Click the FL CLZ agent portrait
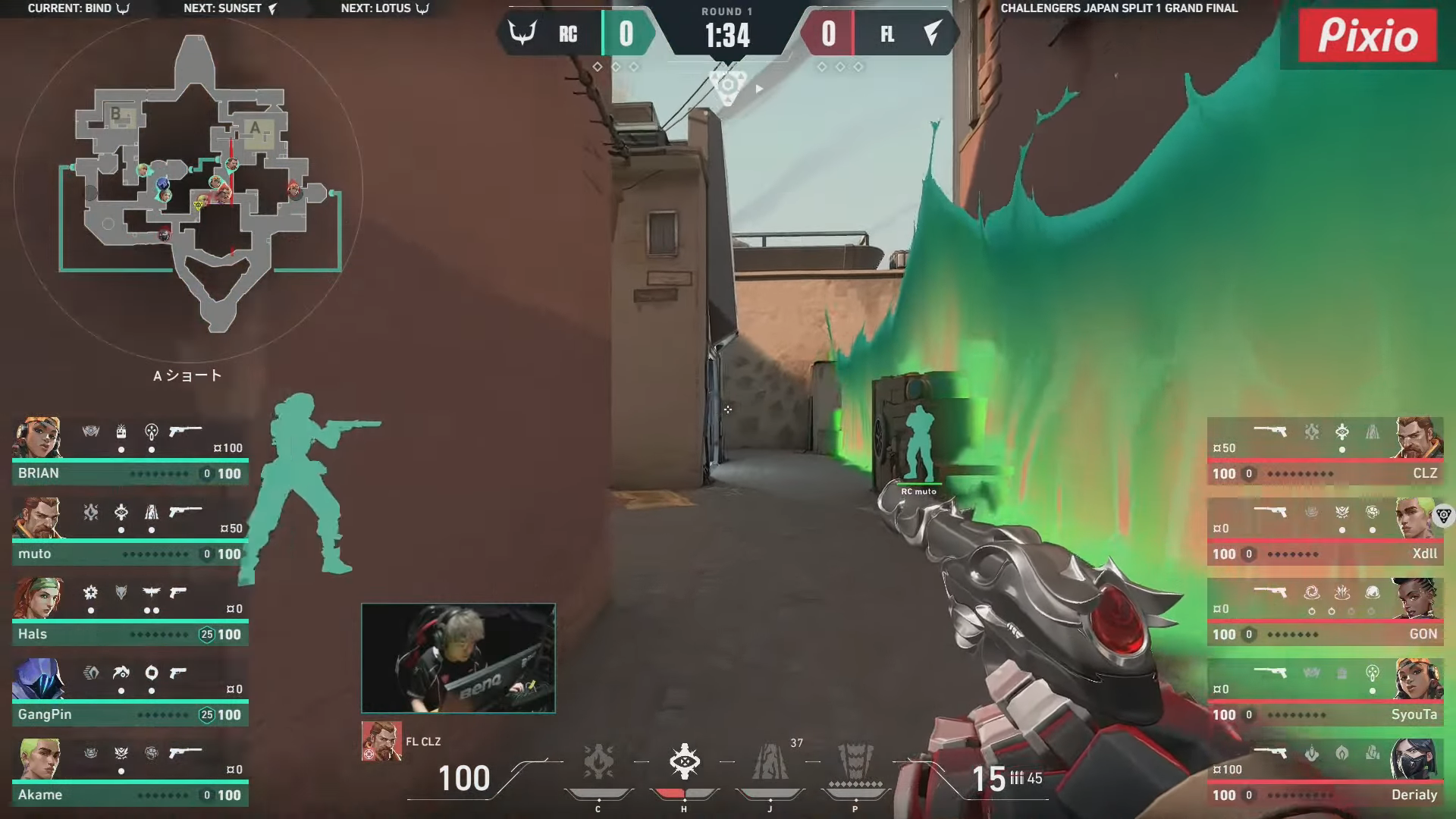1456x819 pixels. pos(381,741)
